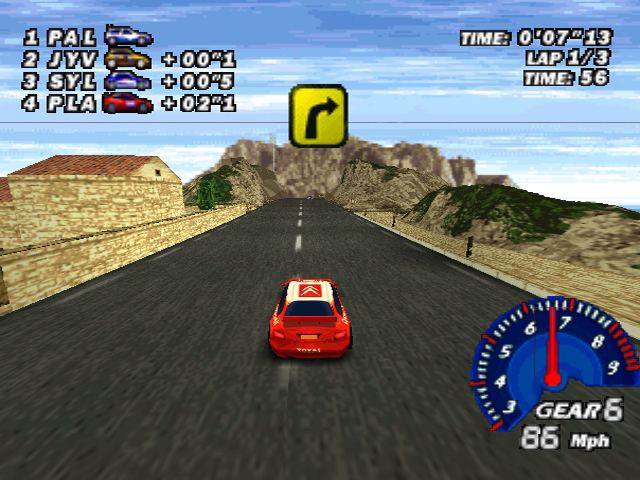
Task: Select the PAL first-place standings row
Action: [88, 37]
